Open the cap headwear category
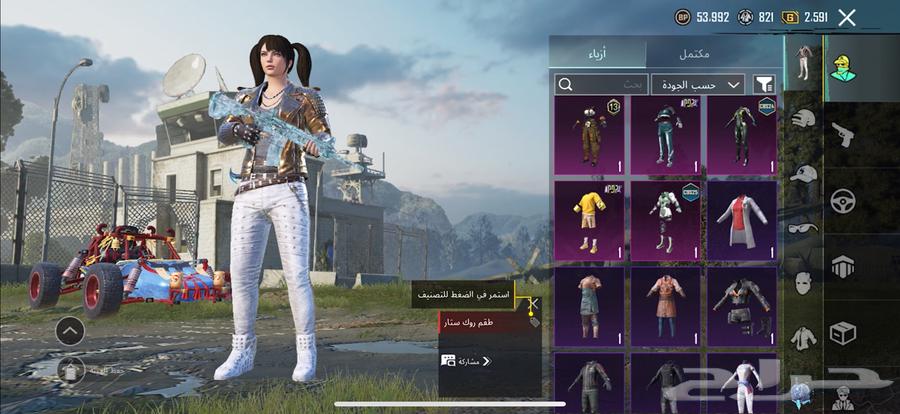The image size is (900, 414). point(803,173)
